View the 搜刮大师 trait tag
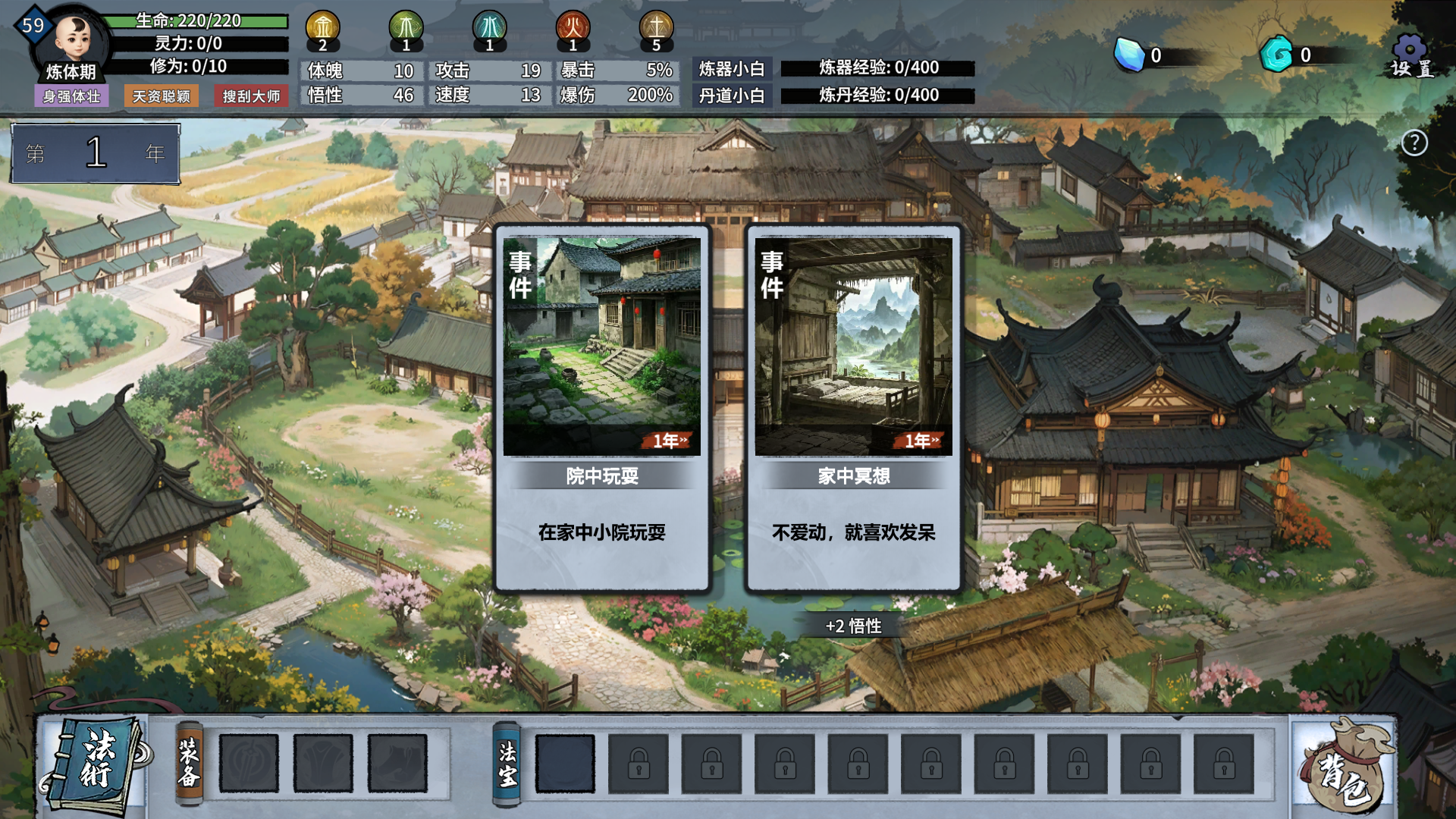Screen dimensions: 1456x819 pyautogui.click(x=251, y=96)
